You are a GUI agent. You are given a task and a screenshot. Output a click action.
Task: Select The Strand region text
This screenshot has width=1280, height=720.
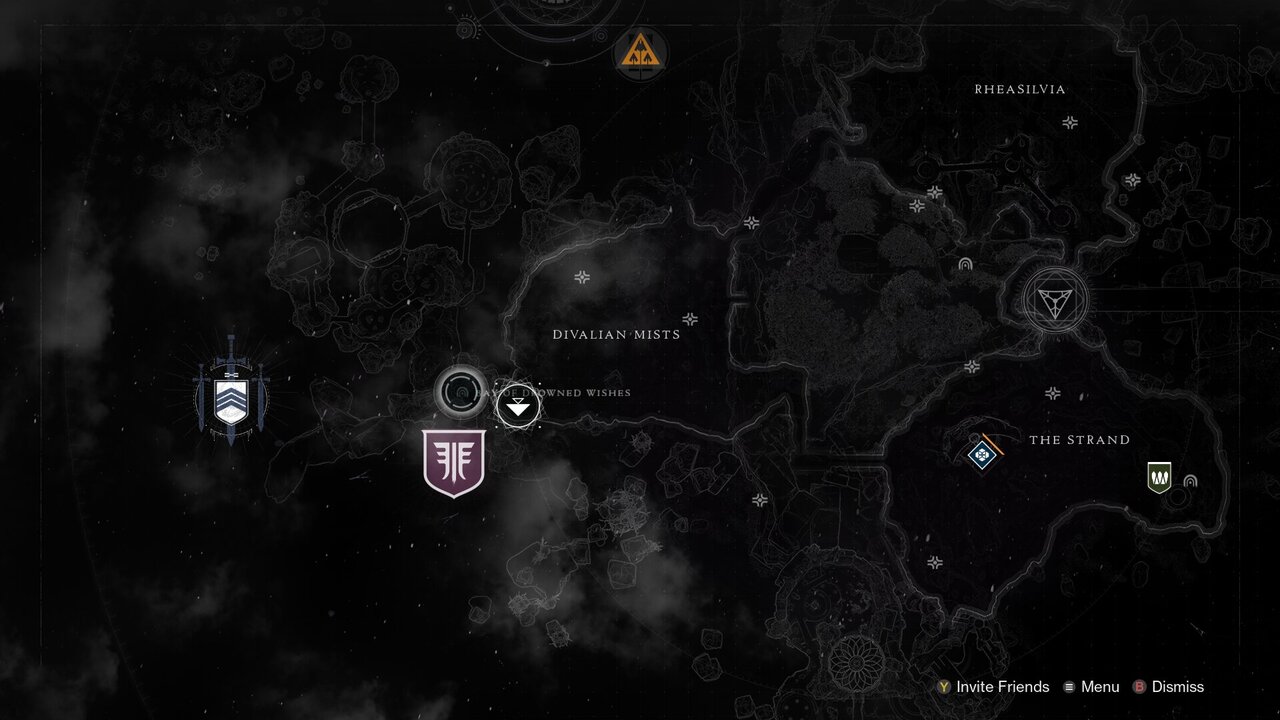1080,440
